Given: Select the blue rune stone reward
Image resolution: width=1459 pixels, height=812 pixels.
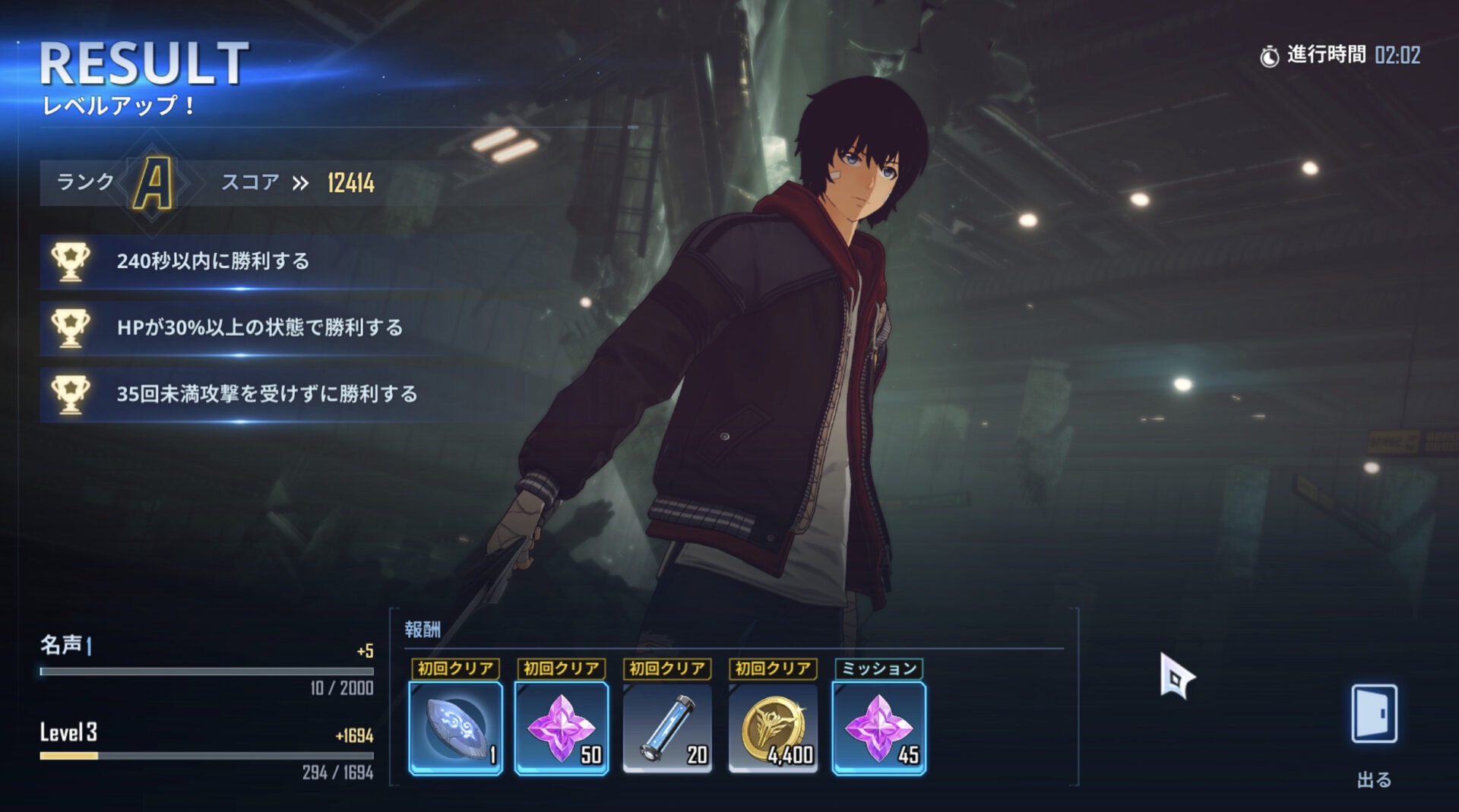Looking at the screenshot, I should [455, 728].
